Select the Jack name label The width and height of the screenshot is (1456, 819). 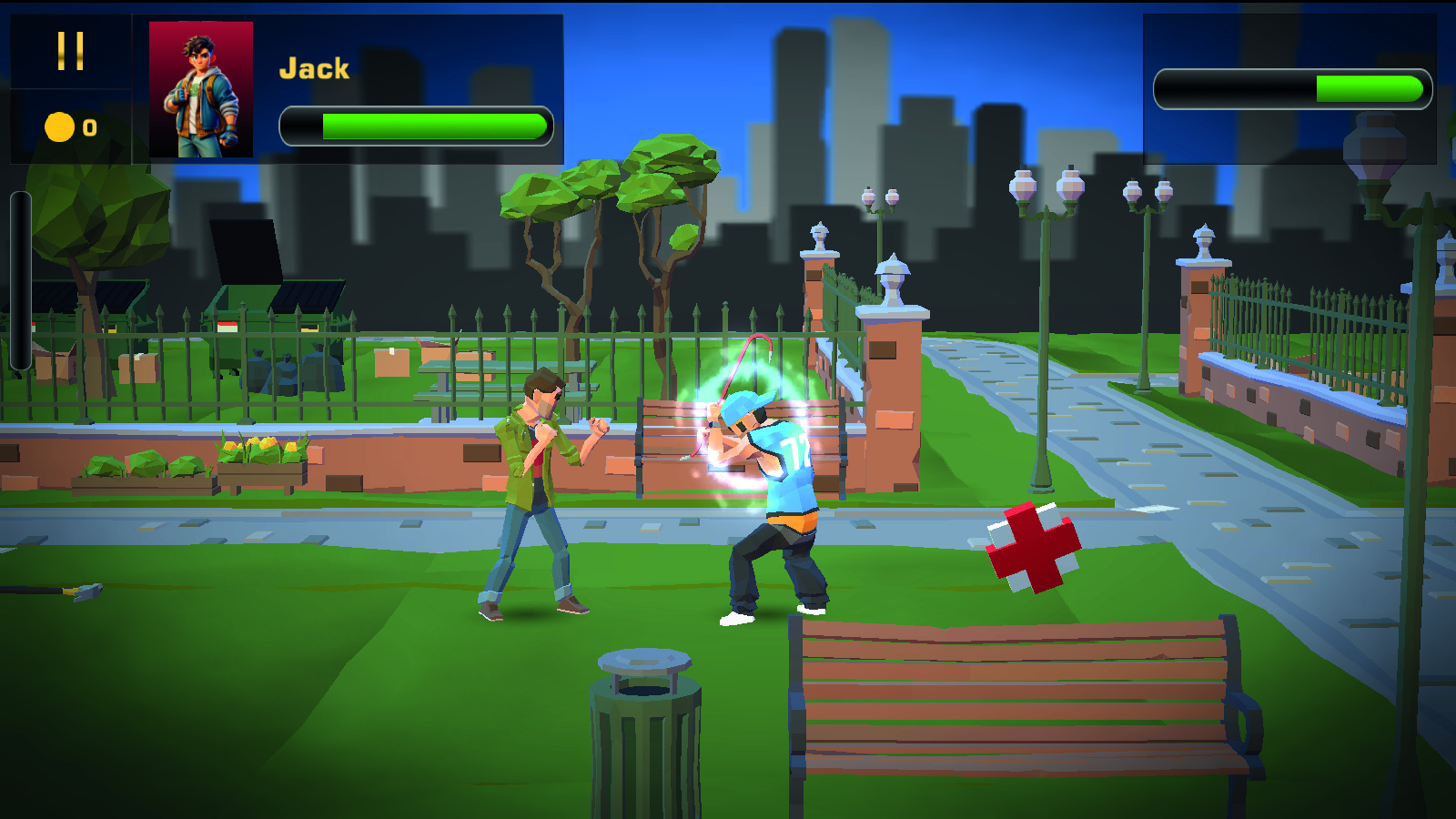pyautogui.click(x=315, y=66)
